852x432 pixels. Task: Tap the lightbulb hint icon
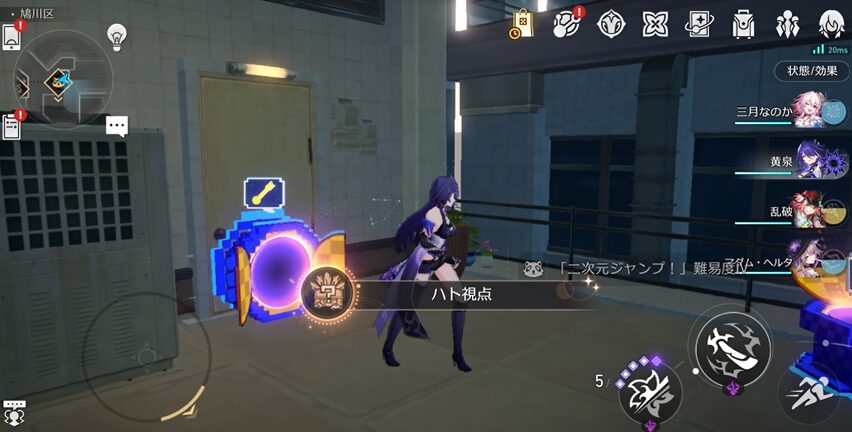click(x=117, y=37)
